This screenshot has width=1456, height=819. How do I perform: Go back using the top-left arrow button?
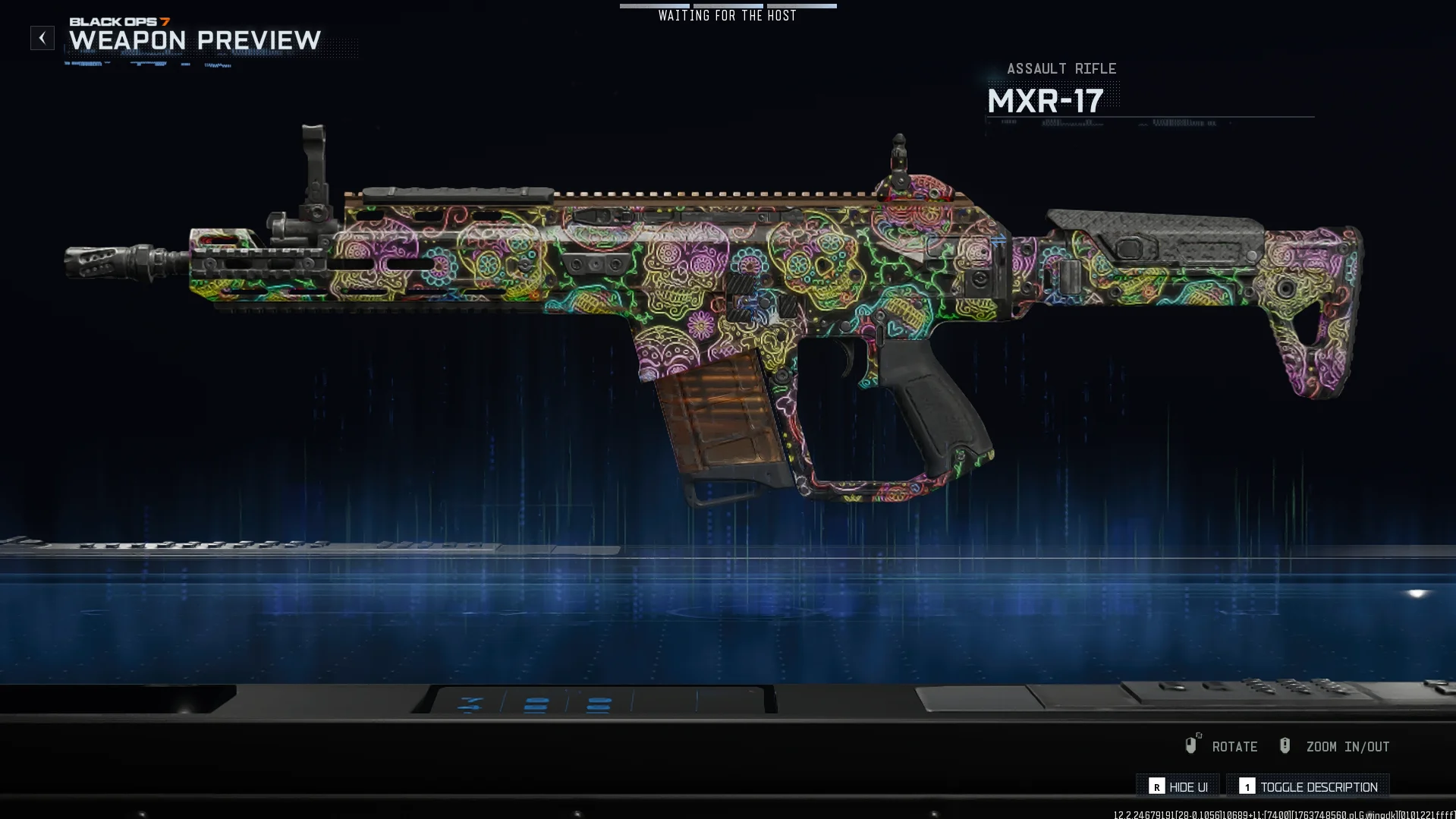click(42, 38)
